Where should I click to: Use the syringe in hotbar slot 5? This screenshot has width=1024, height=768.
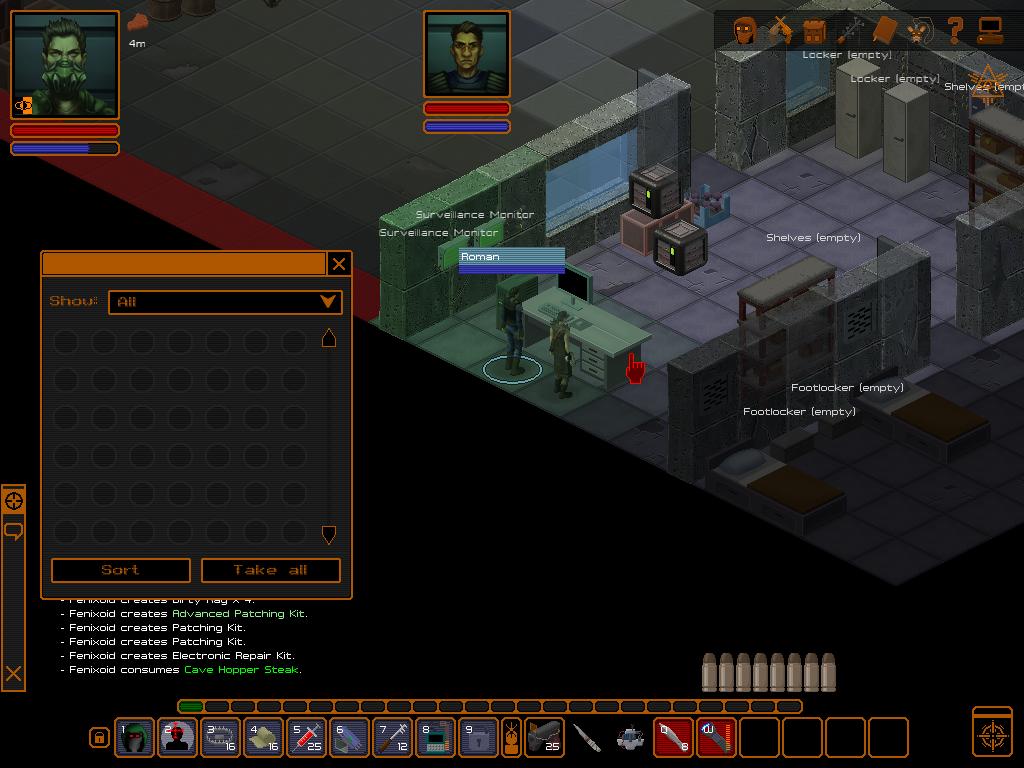point(306,738)
